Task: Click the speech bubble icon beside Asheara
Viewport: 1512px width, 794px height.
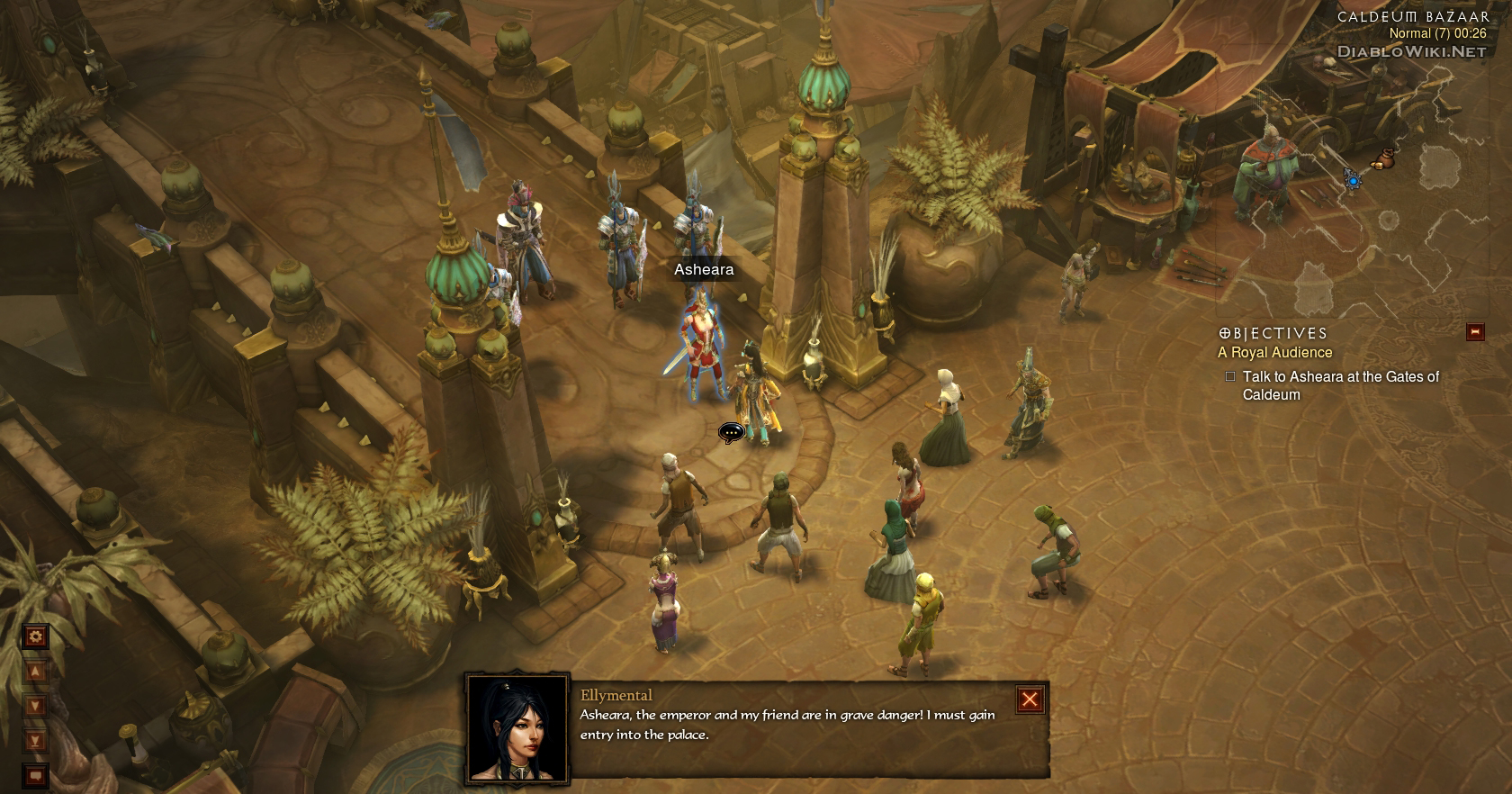Action: point(730,433)
